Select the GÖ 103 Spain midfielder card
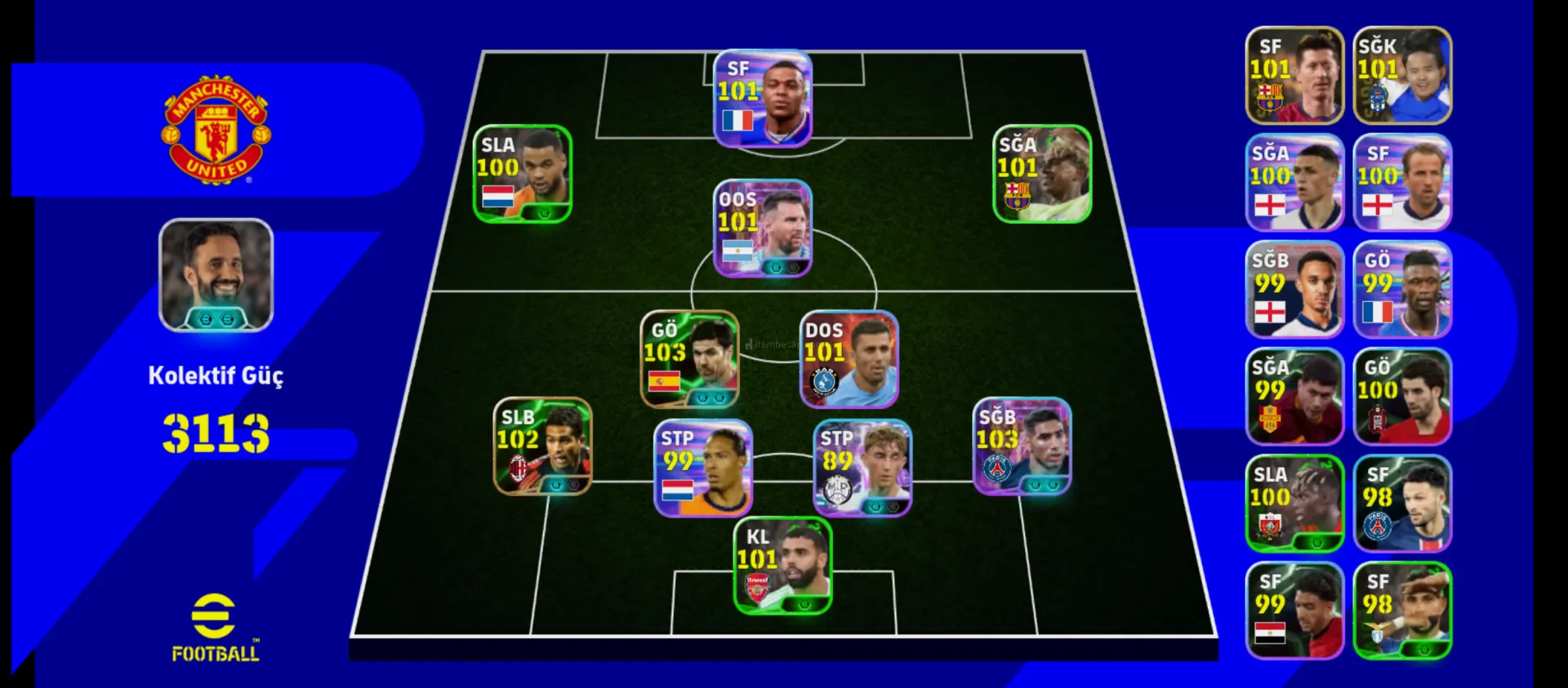Screen dimensions: 1568x688 tap(690, 359)
